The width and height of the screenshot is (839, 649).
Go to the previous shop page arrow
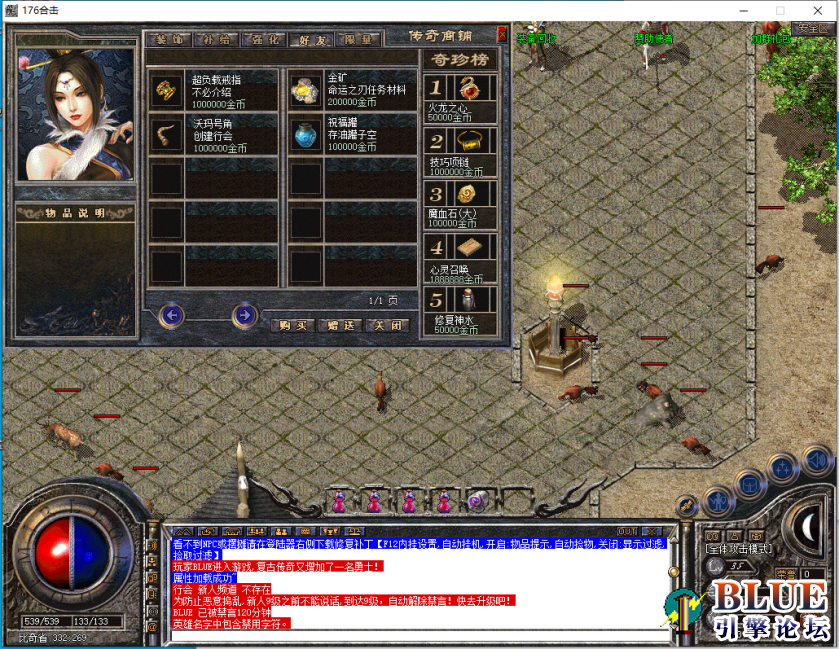(173, 316)
